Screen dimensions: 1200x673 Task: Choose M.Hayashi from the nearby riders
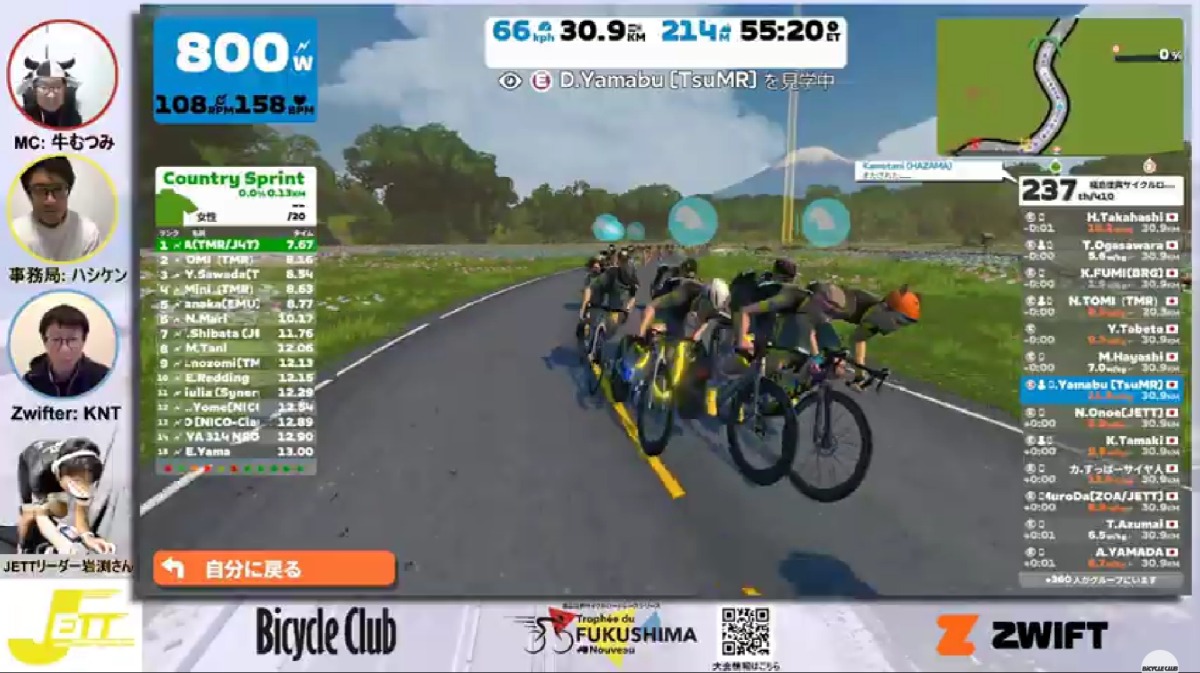(x=1101, y=362)
